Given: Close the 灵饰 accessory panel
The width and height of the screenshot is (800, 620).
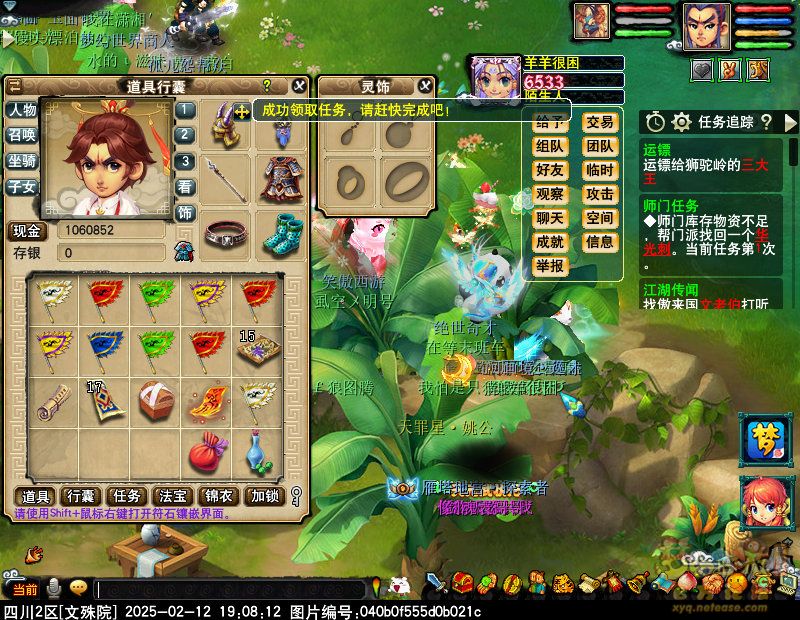Looking at the screenshot, I should [x=425, y=86].
